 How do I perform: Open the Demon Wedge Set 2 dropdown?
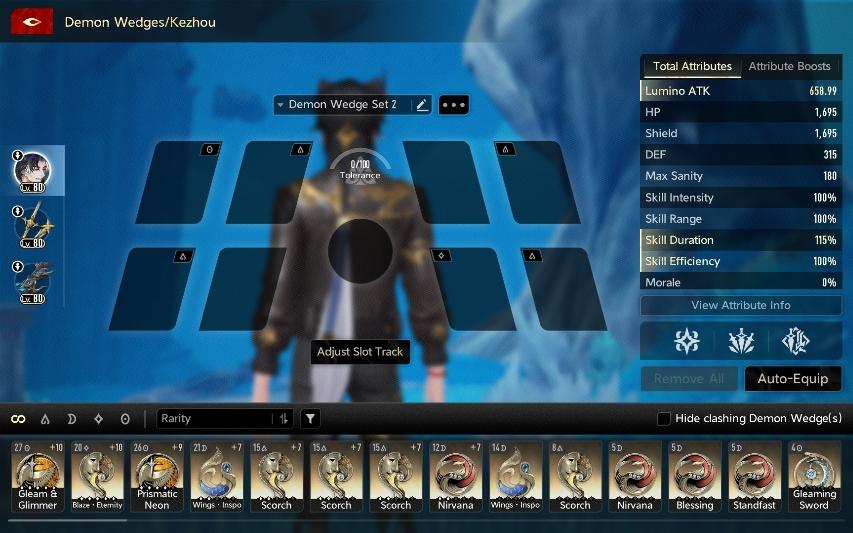point(342,104)
